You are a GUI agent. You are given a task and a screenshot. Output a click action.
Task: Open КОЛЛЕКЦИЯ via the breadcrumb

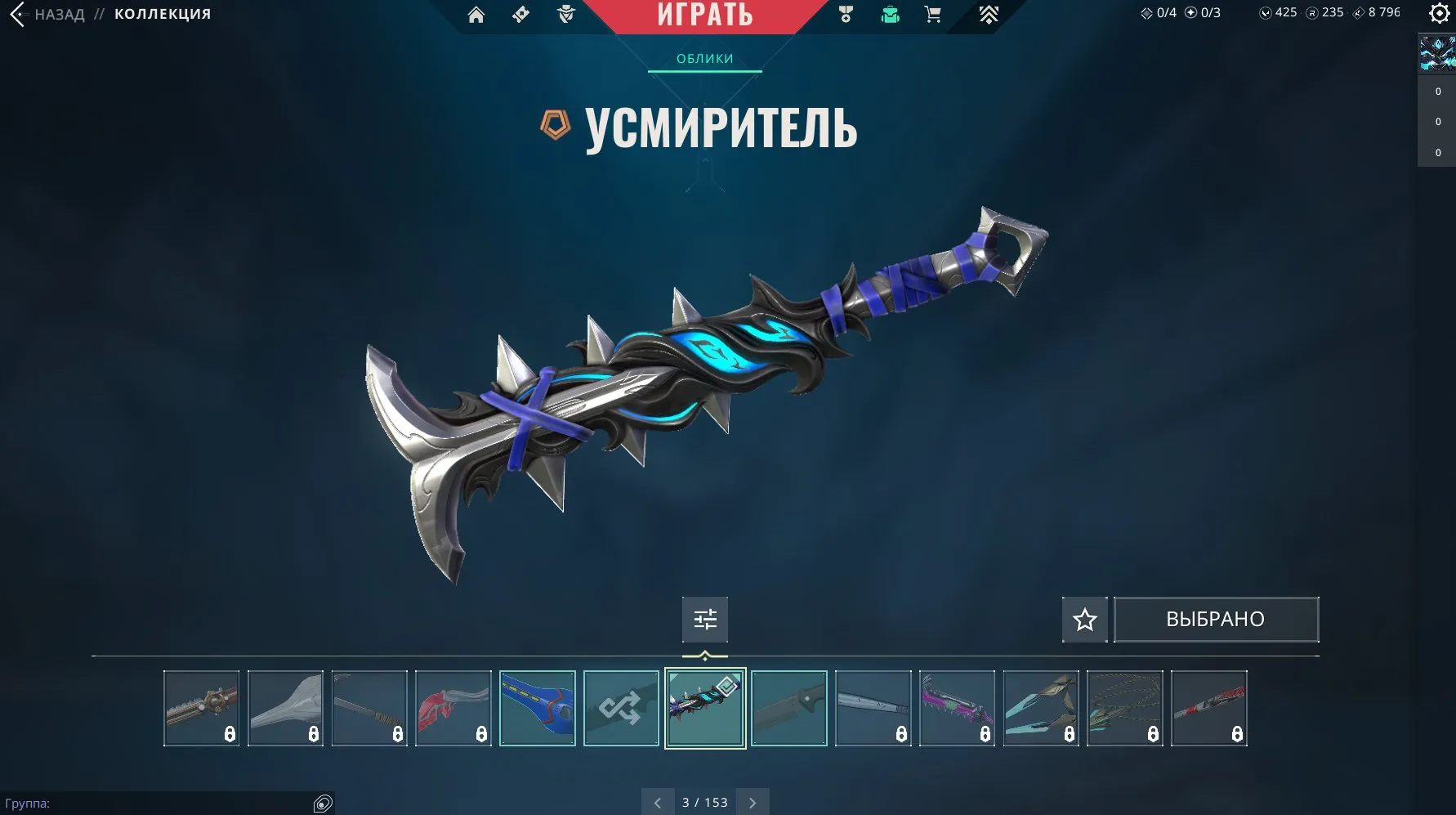[x=161, y=13]
